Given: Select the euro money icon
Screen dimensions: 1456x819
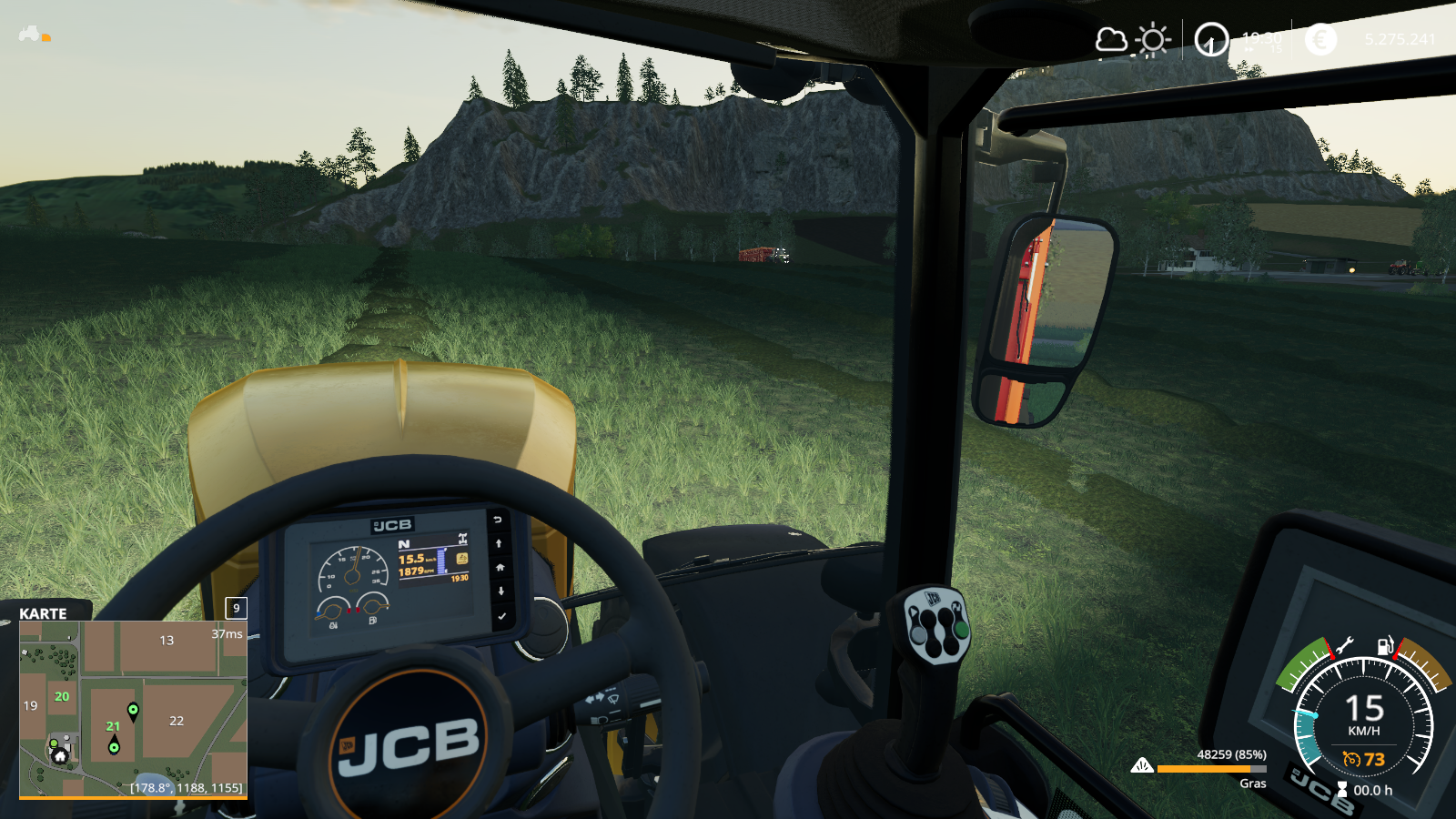Looking at the screenshot, I should pos(1320,39).
